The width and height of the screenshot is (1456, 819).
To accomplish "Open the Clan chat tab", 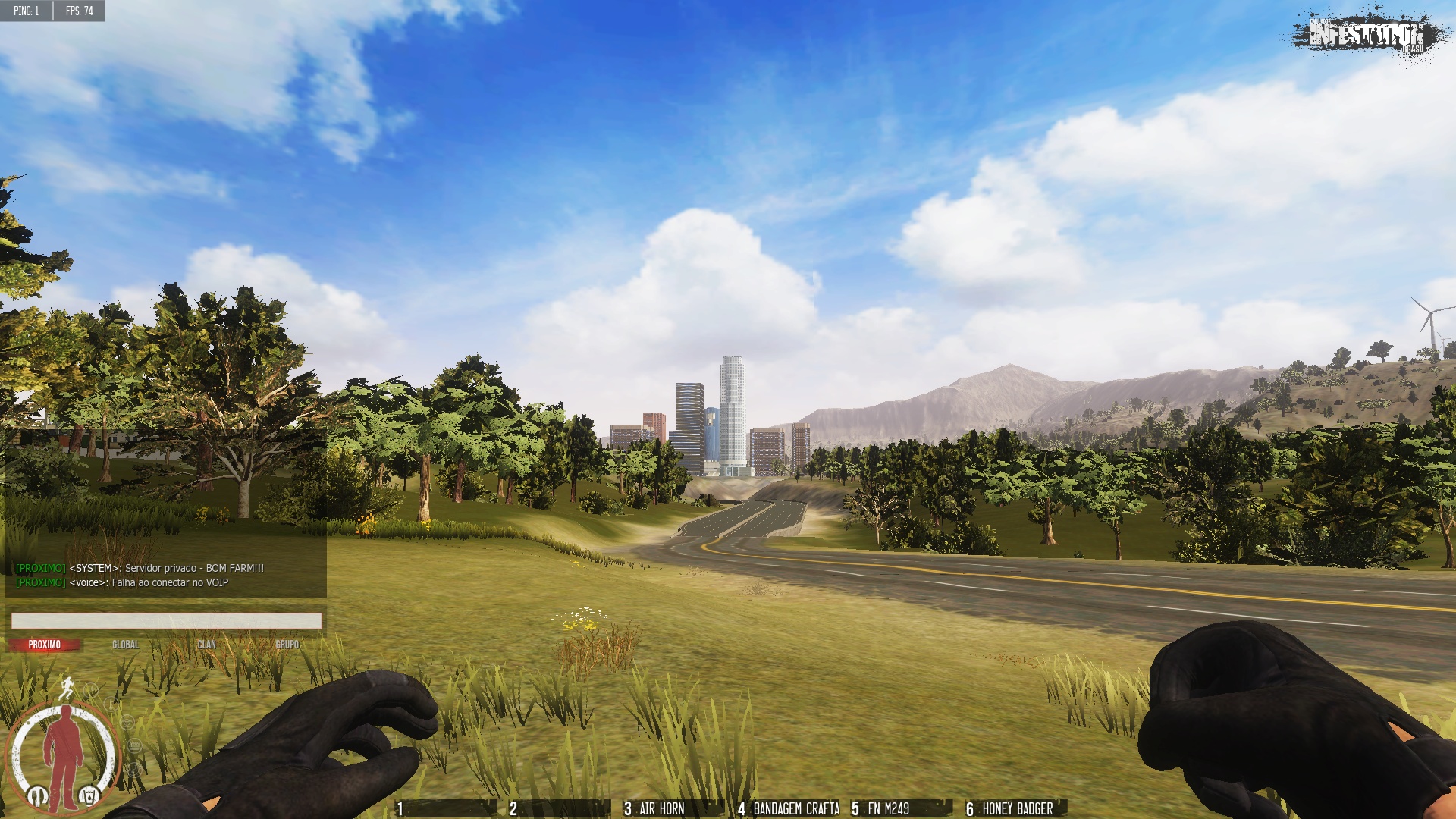I will coord(206,645).
